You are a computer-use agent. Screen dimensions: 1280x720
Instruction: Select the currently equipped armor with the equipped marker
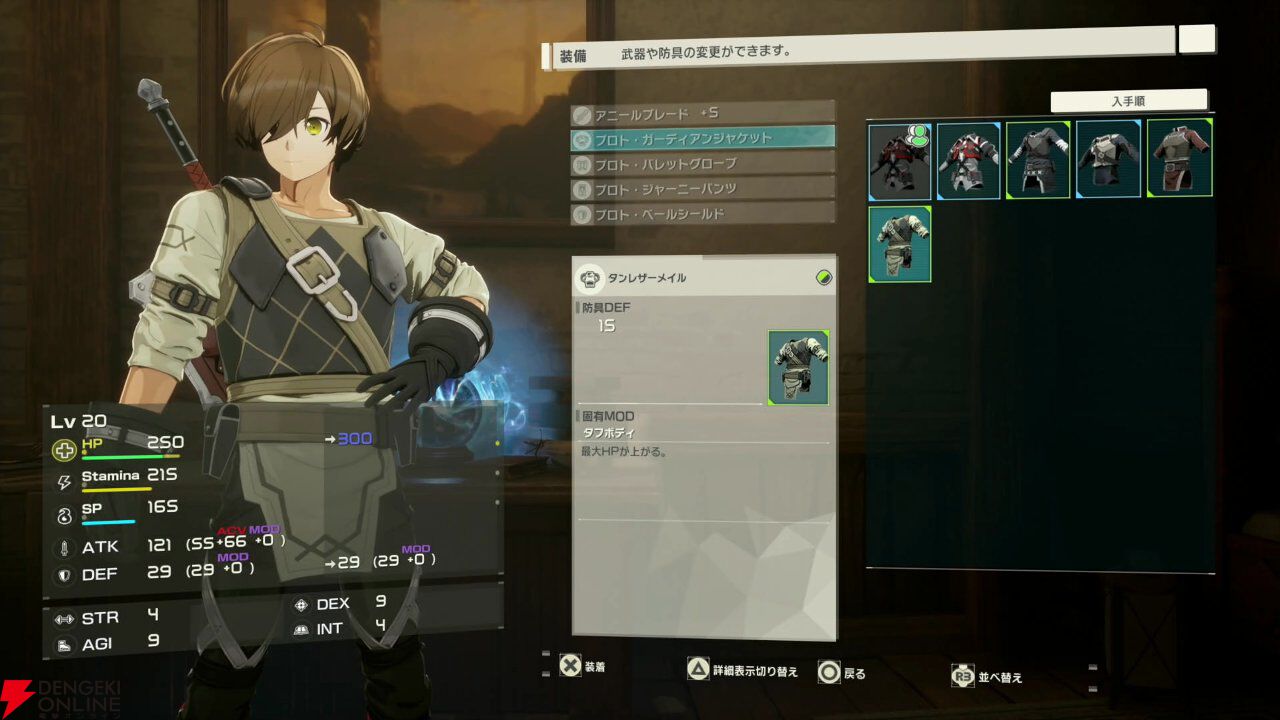click(899, 161)
